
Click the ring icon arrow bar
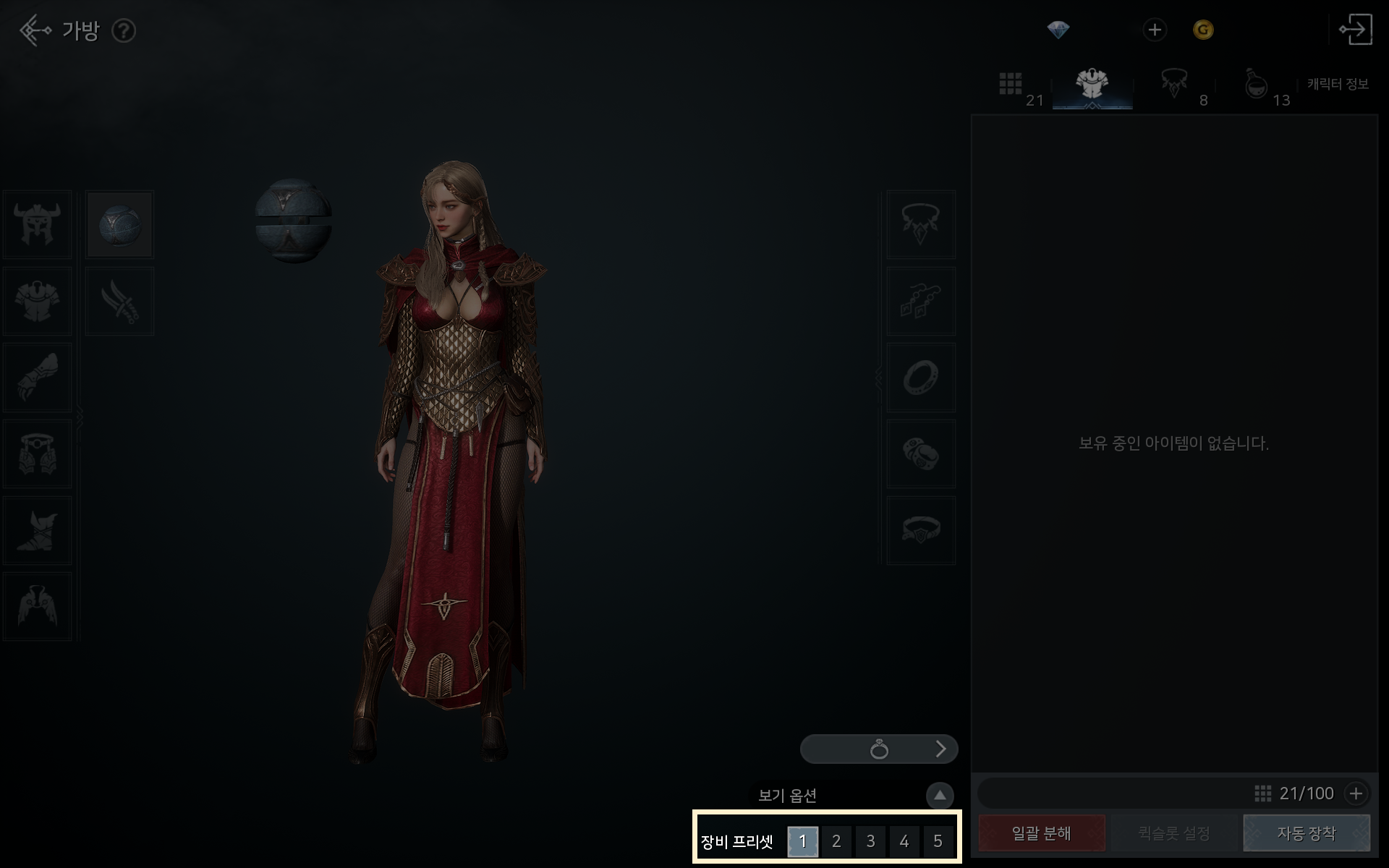[879, 749]
